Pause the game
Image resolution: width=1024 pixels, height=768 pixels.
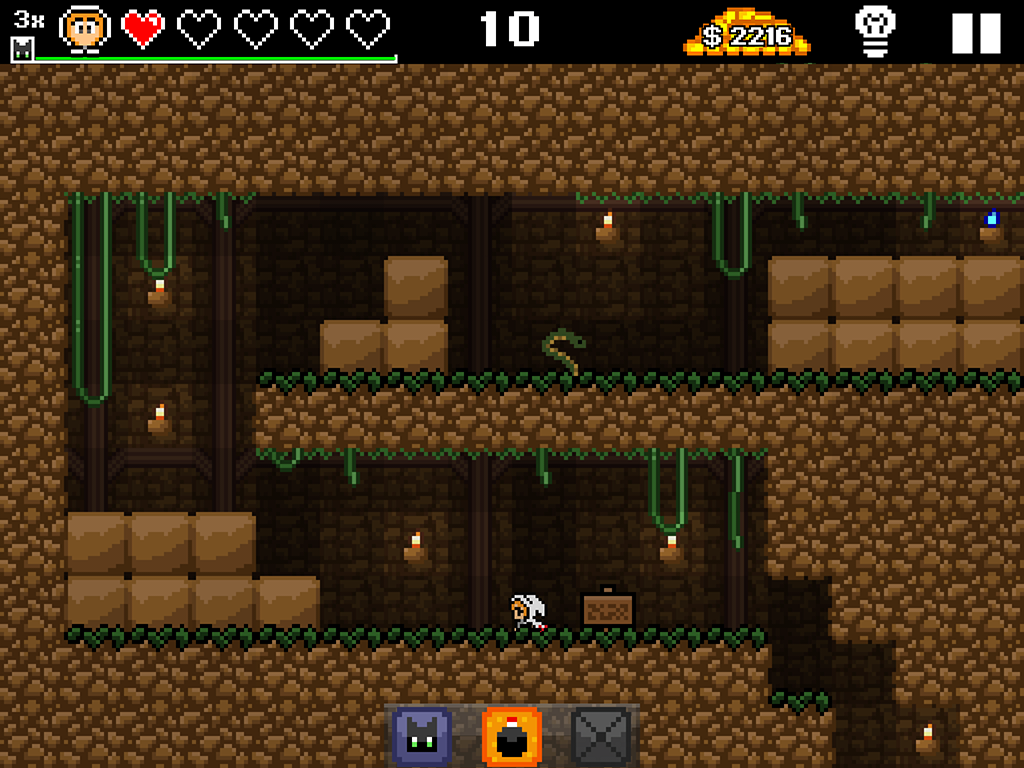tap(975, 33)
